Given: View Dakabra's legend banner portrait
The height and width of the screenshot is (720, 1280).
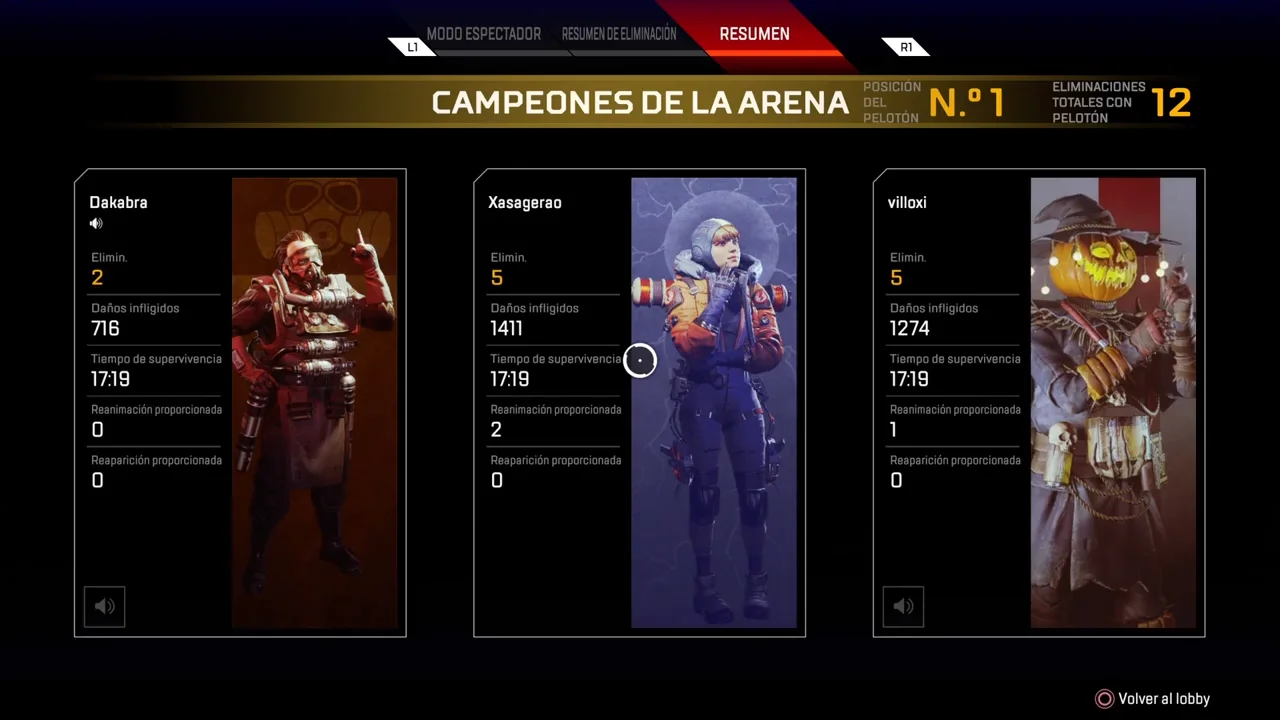Looking at the screenshot, I should coord(314,402).
